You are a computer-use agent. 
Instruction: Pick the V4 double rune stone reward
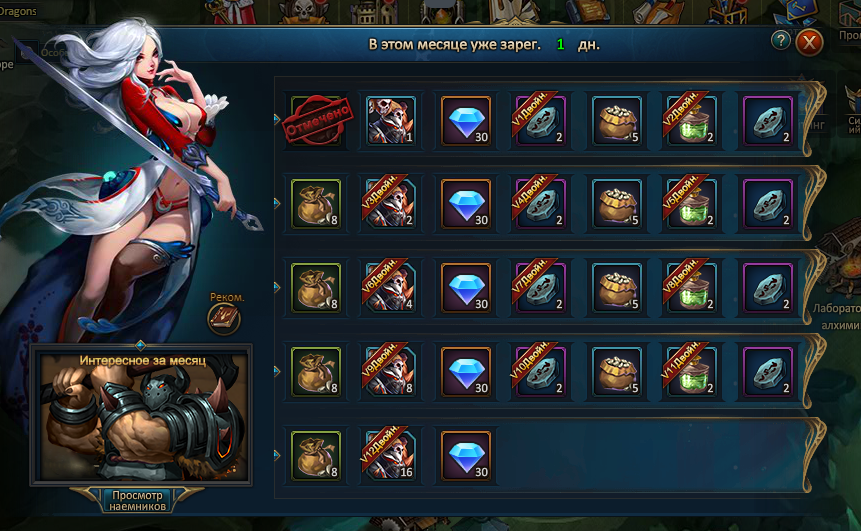point(541,206)
